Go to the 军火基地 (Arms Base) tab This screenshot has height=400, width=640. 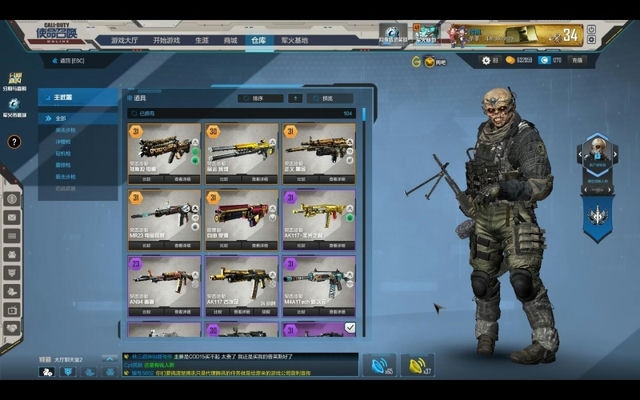[x=294, y=40]
